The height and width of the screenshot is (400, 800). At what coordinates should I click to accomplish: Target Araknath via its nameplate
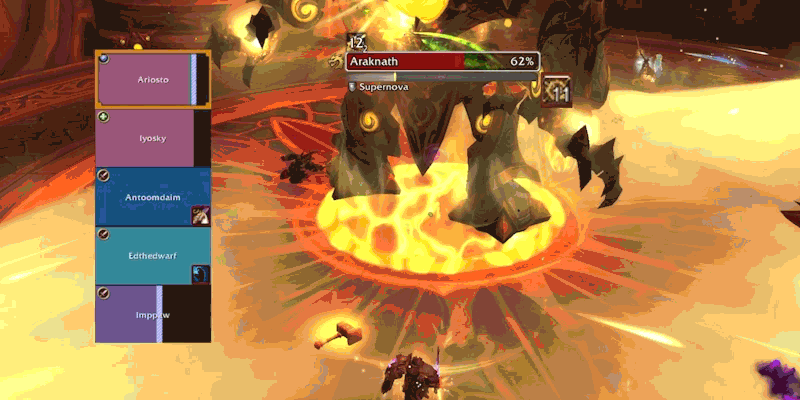[442, 62]
